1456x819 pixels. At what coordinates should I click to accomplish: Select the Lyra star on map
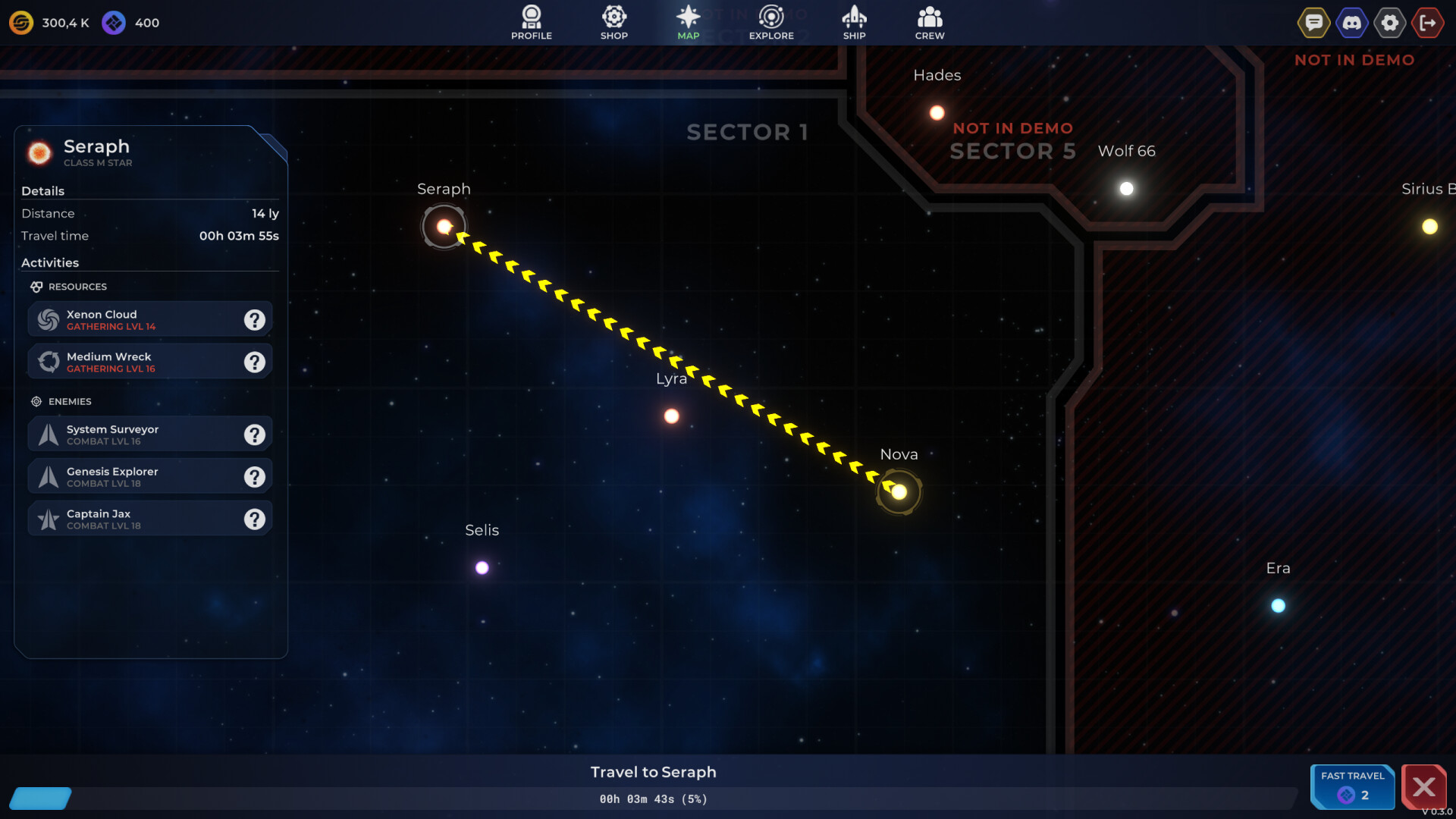672,415
